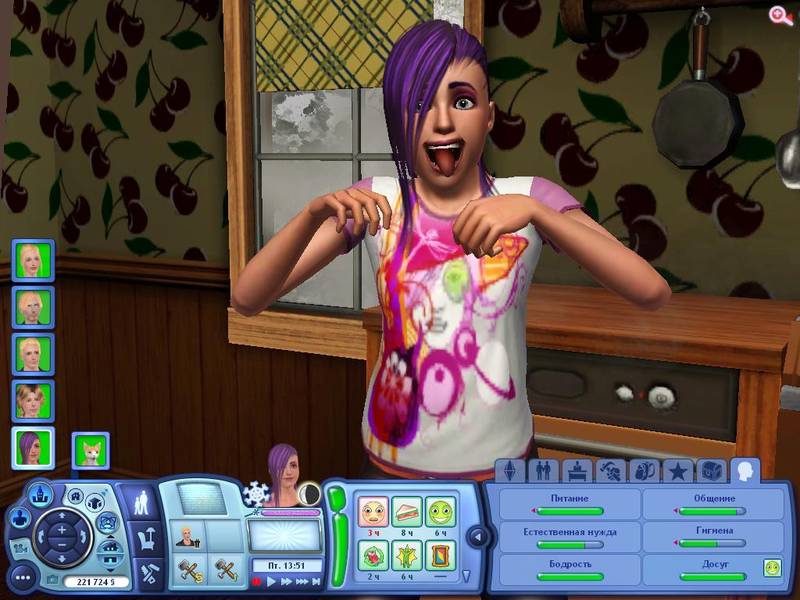This screenshot has height=600, width=800.
Task: Open the Needs tab with head icon
Action: point(744,470)
